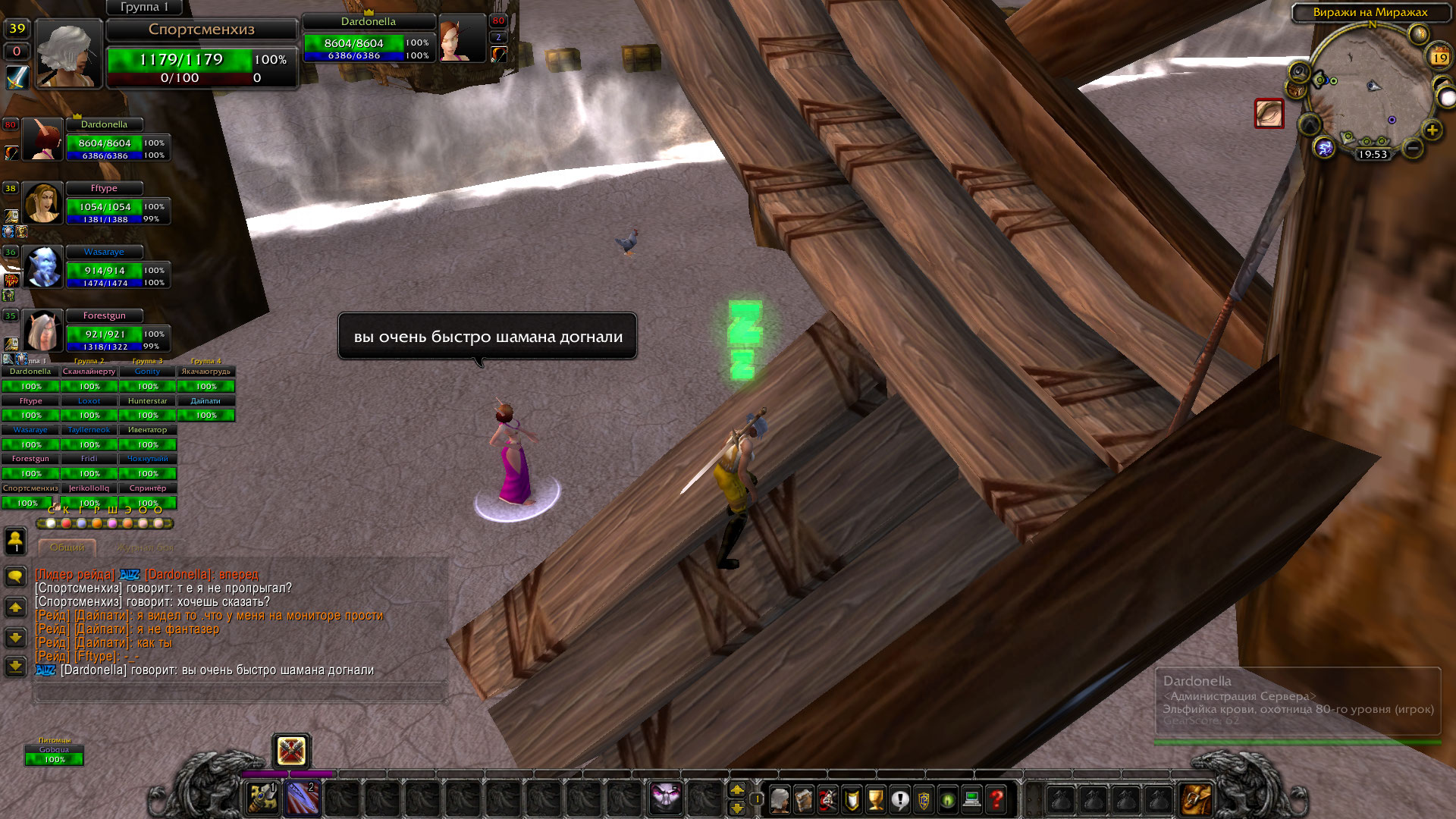Open the character info micro button
Viewport: 1456px width, 819px height.
pyautogui.click(x=780, y=799)
